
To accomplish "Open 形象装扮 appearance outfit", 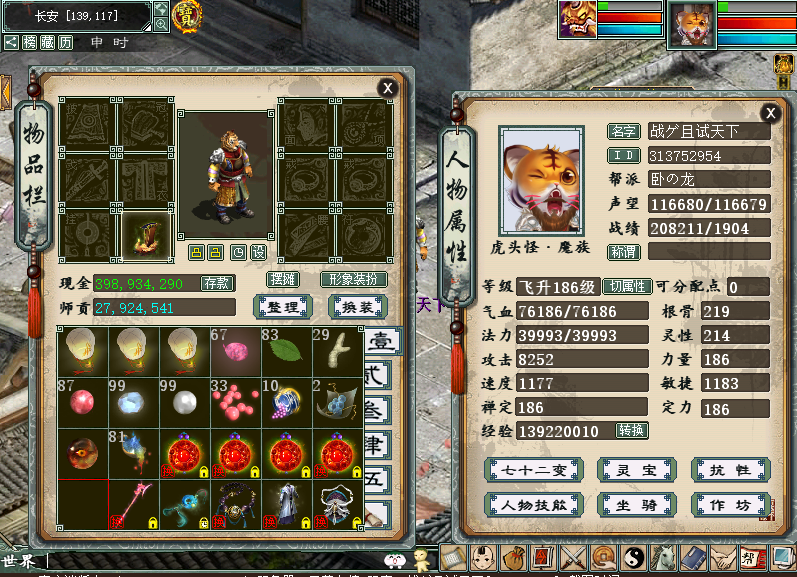I will [353, 280].
